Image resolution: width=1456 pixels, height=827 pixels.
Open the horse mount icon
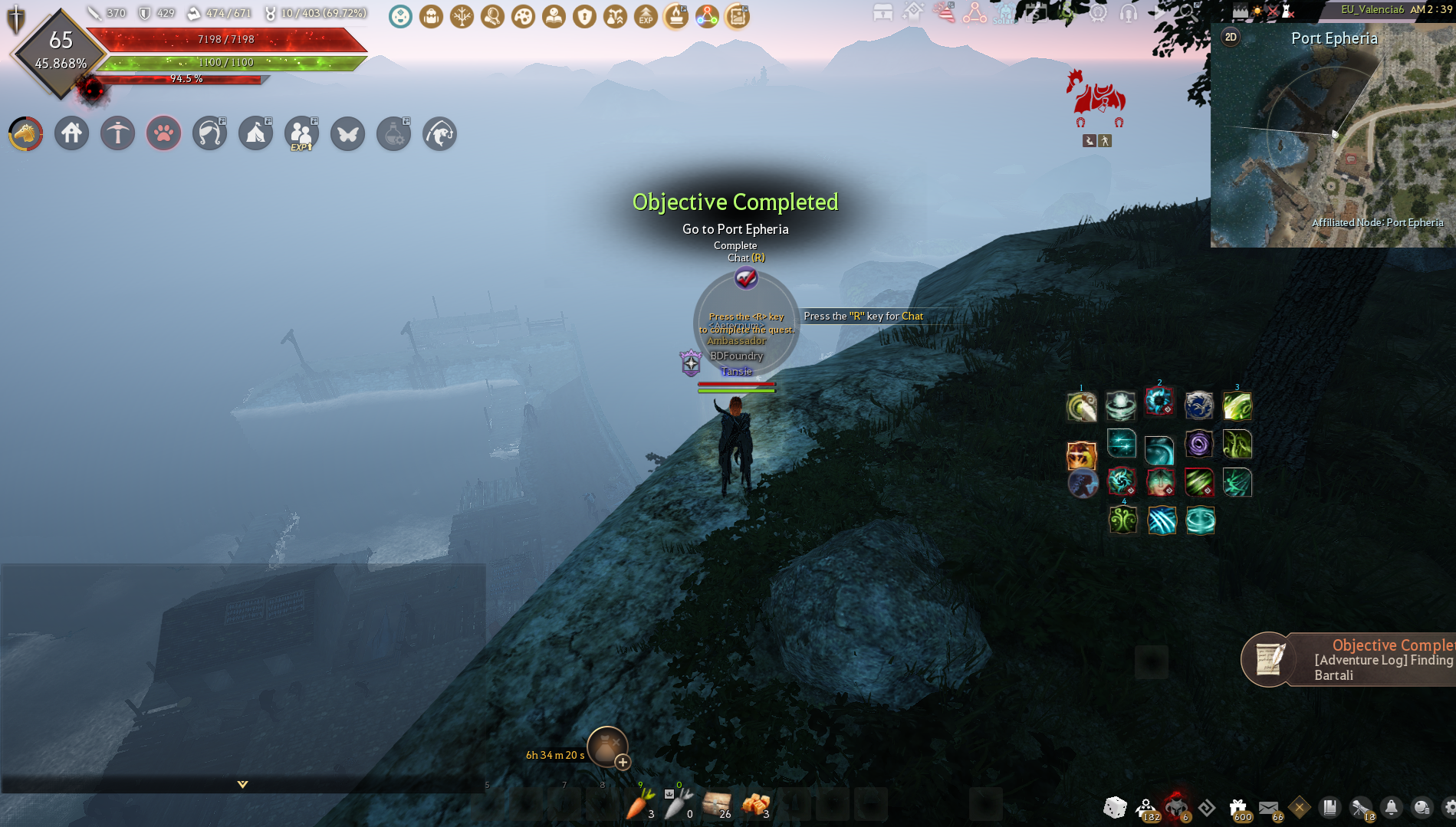pyautogui.click(x=25, y=134)
